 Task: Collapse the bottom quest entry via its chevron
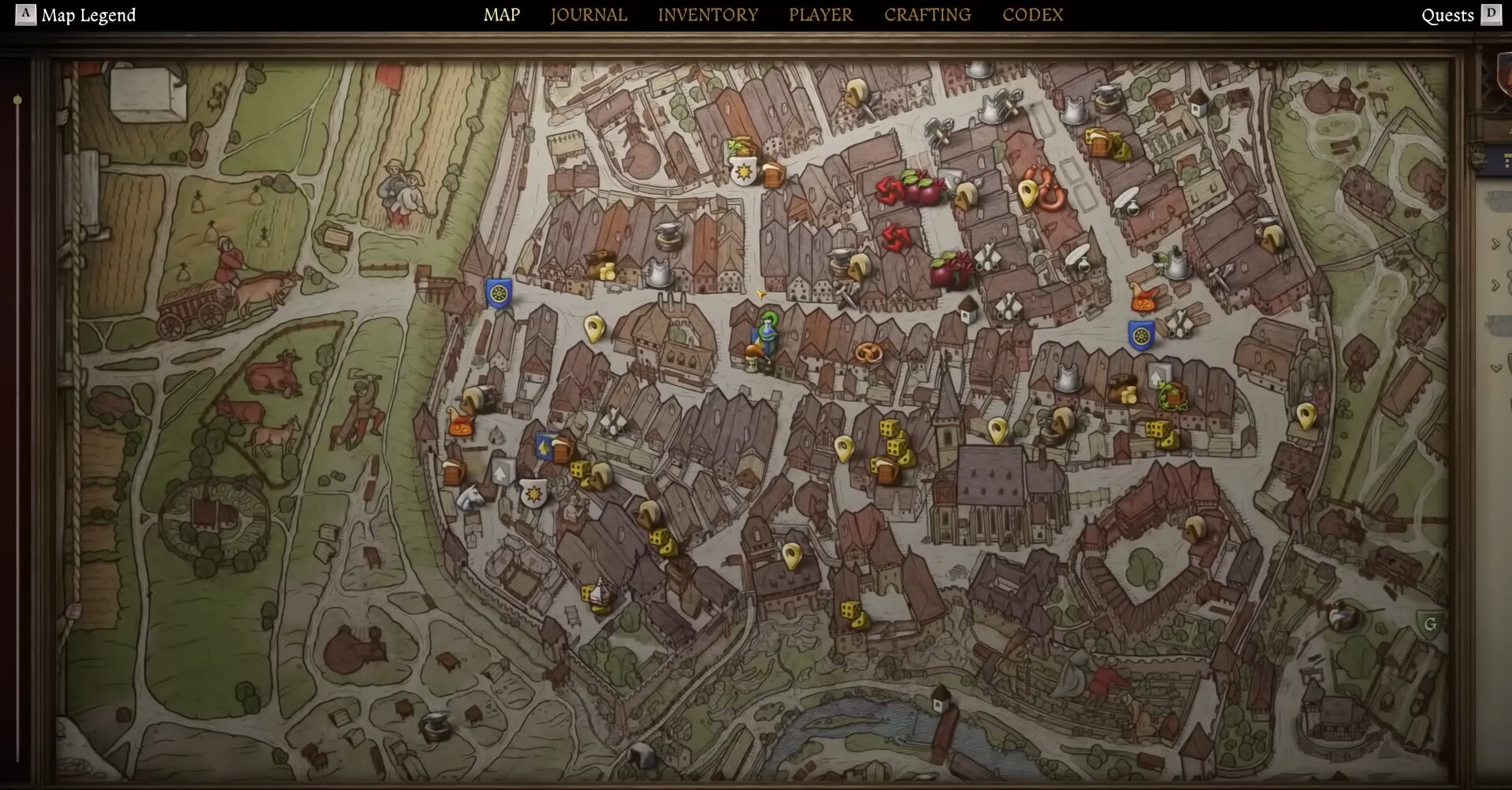(1494, 367)
